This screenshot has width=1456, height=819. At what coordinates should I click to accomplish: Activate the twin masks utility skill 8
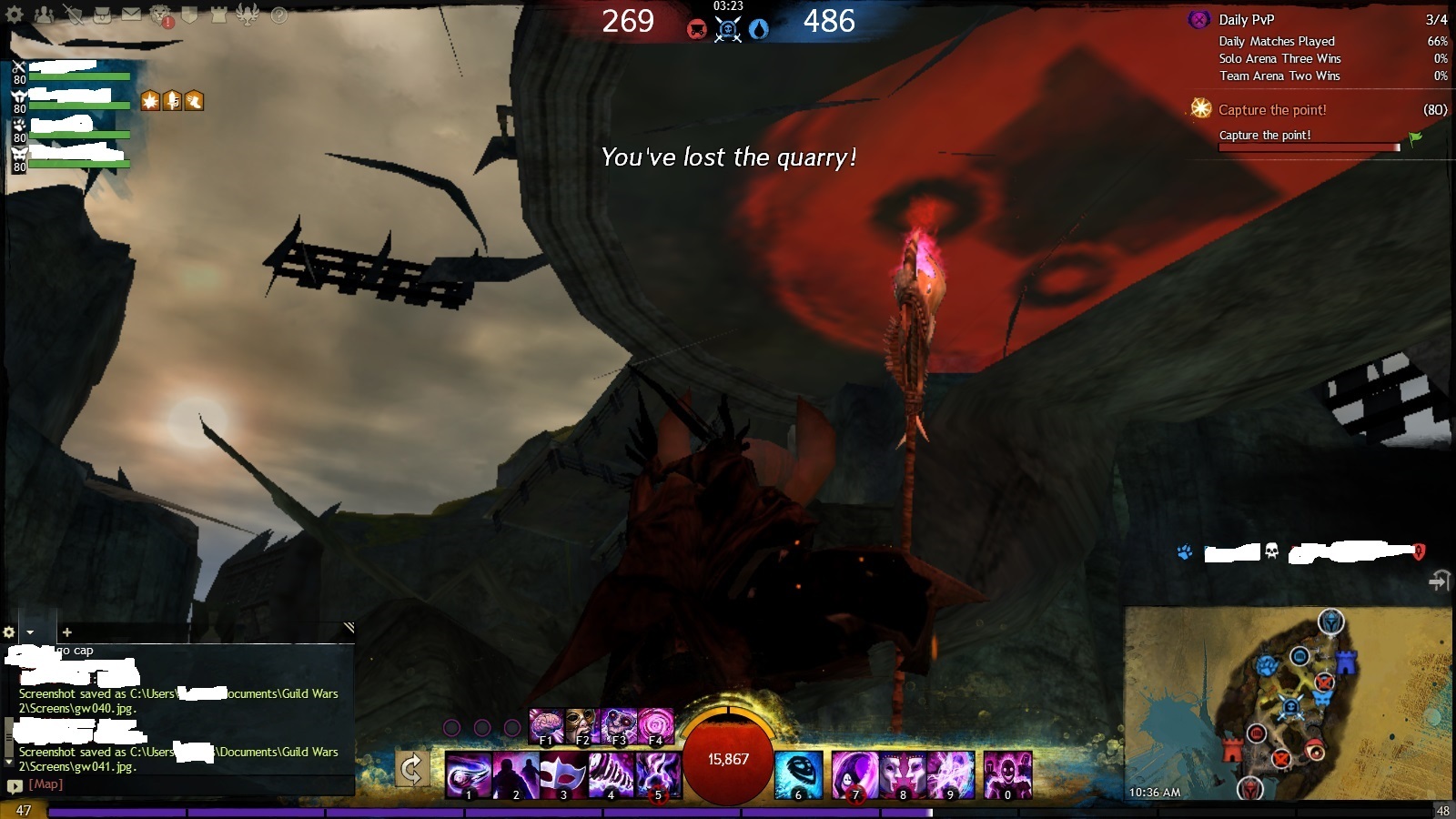tap(902, 774)
